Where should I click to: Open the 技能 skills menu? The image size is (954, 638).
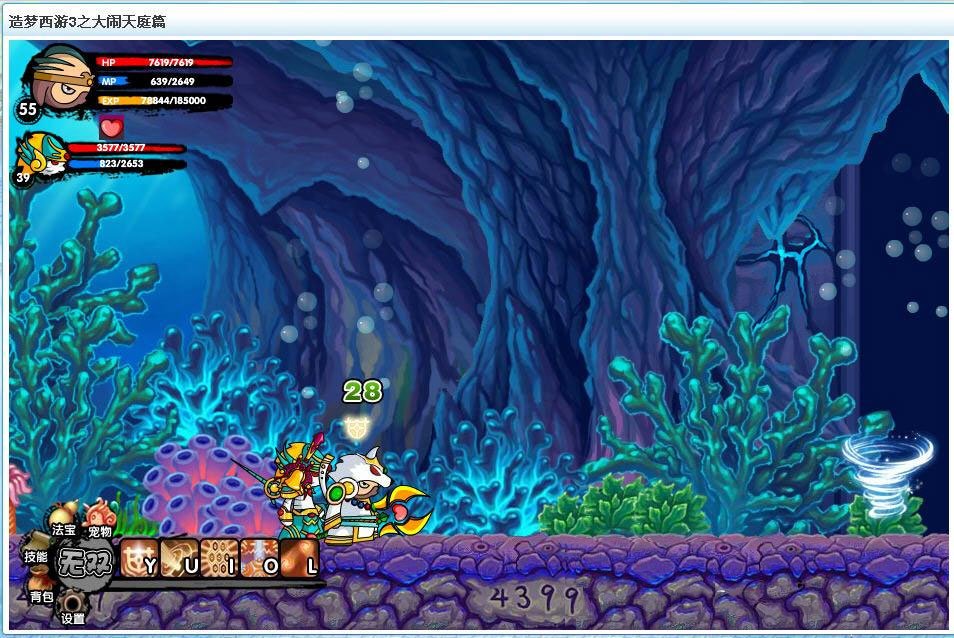[36, 556]
